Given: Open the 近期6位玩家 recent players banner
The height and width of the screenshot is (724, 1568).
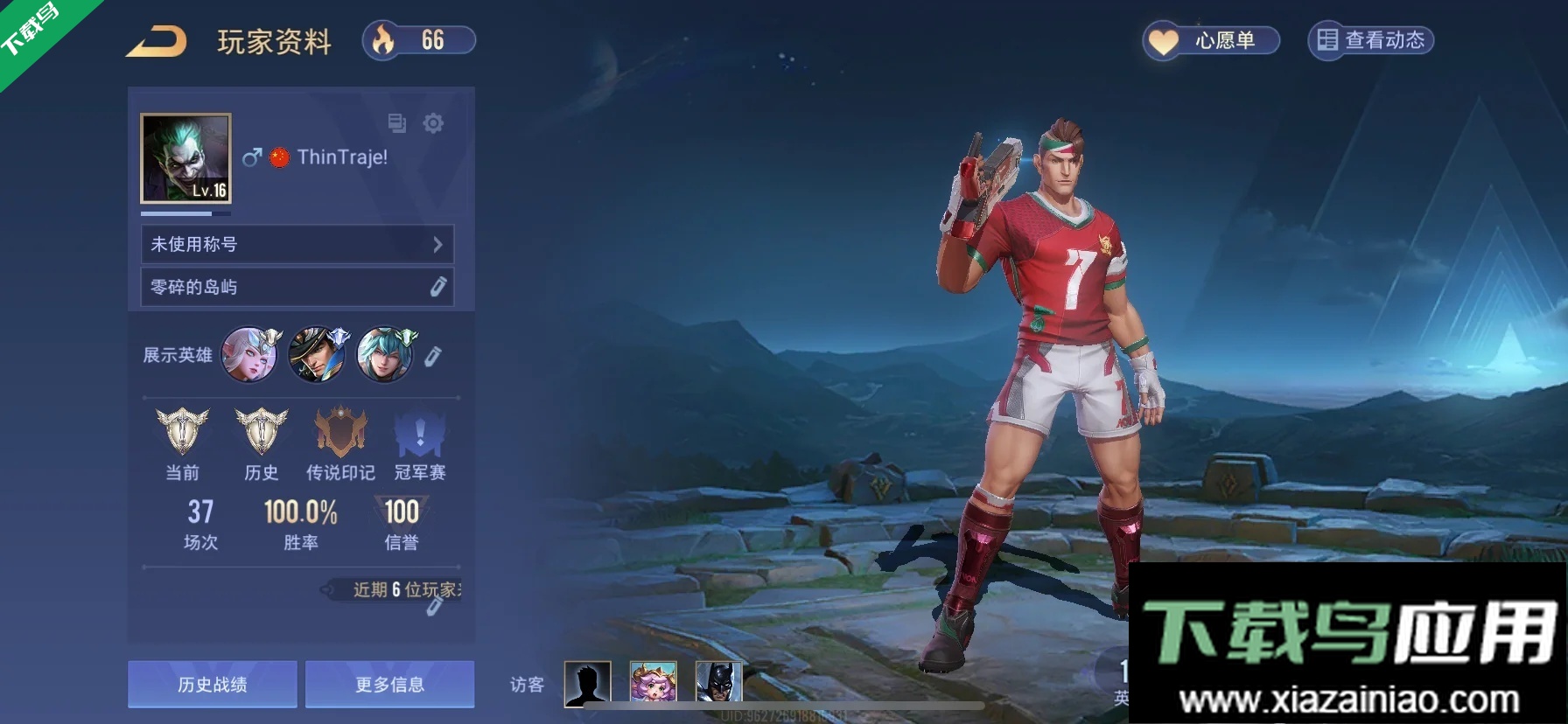Looking at the screenshot, I should click(398, 590).
